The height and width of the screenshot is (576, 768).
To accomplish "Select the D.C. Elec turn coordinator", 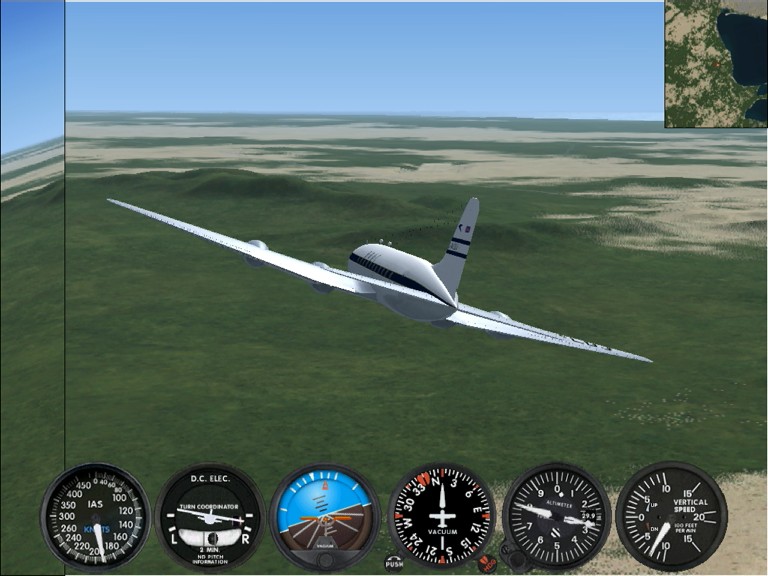I will (x=210, y=516).
